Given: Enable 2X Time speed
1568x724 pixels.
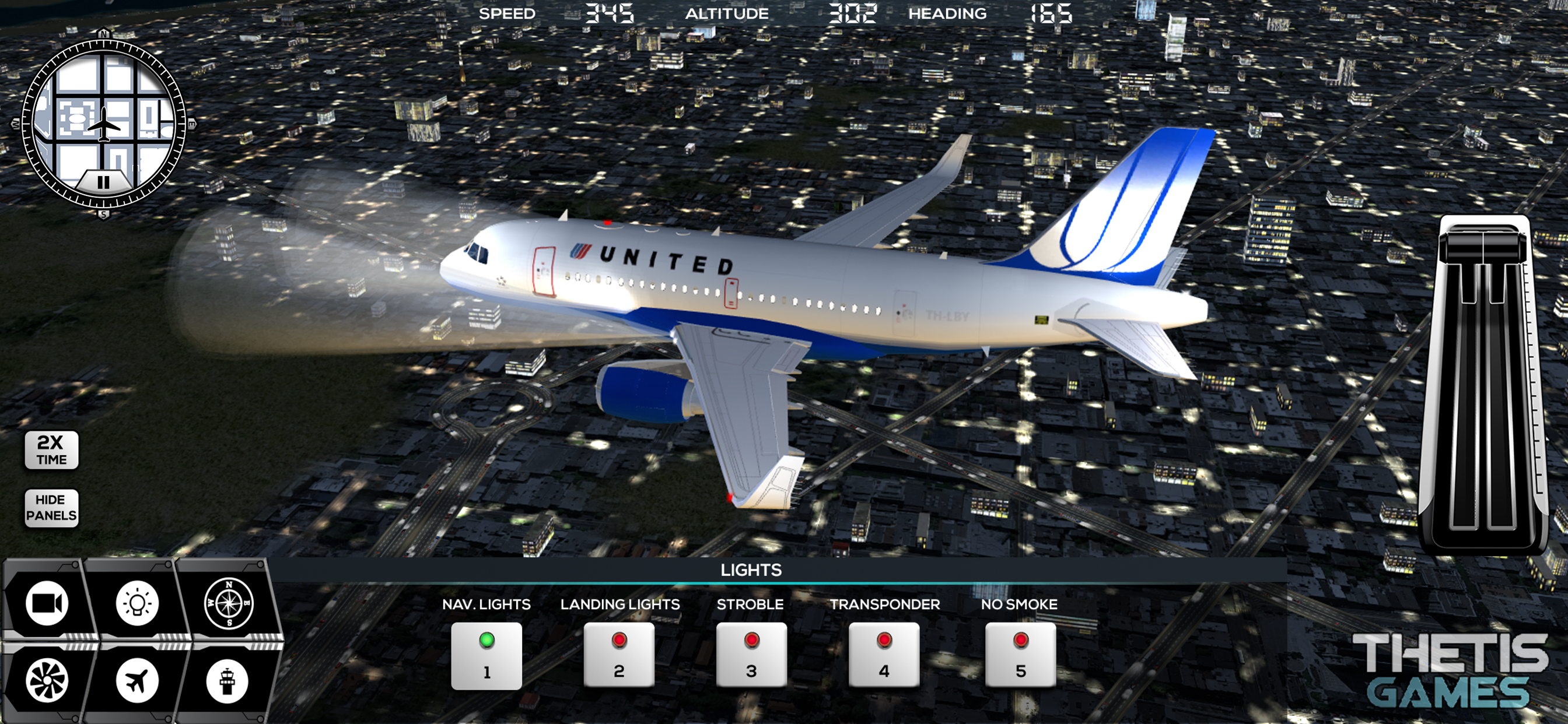Looking at the screenshot, I should coord(51,450).
